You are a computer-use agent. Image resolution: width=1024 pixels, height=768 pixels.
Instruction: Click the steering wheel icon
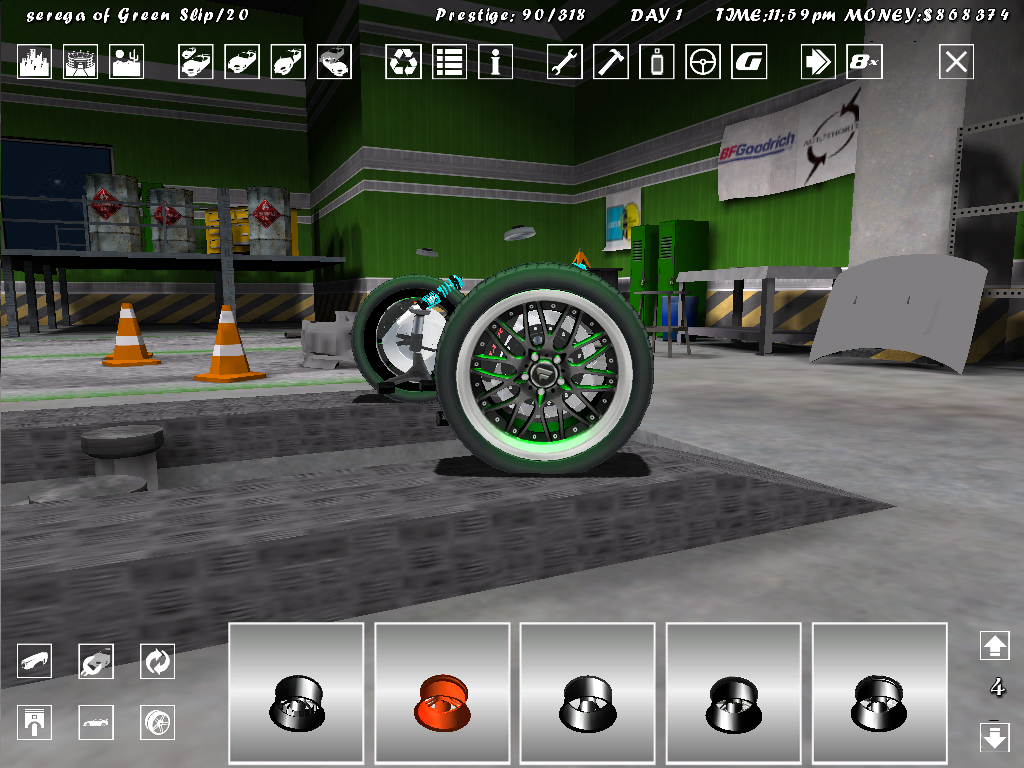pos(703,62)
